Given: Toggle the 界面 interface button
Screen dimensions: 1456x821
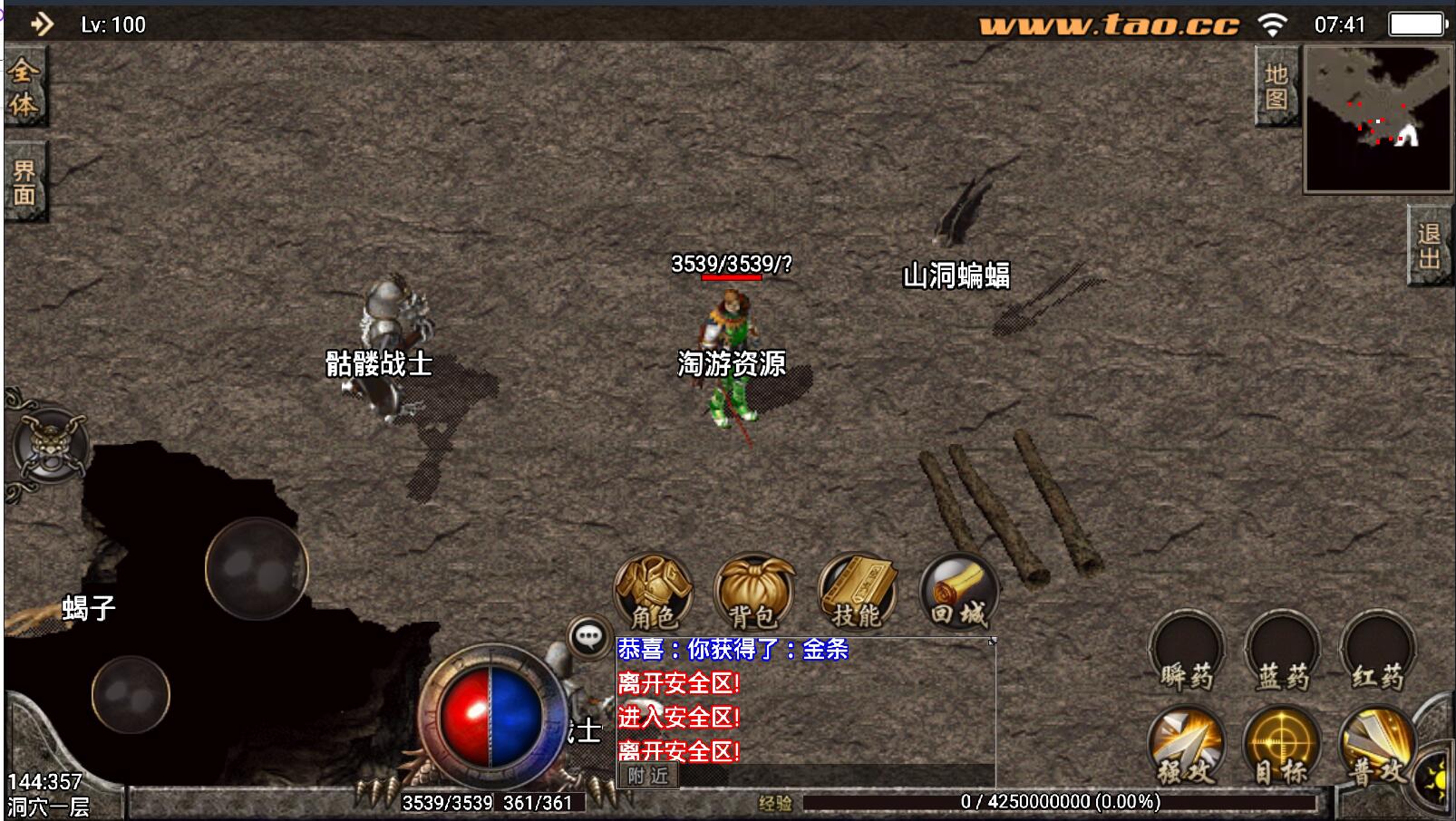Looking at the screenshot, I should [x=24, y=182].
